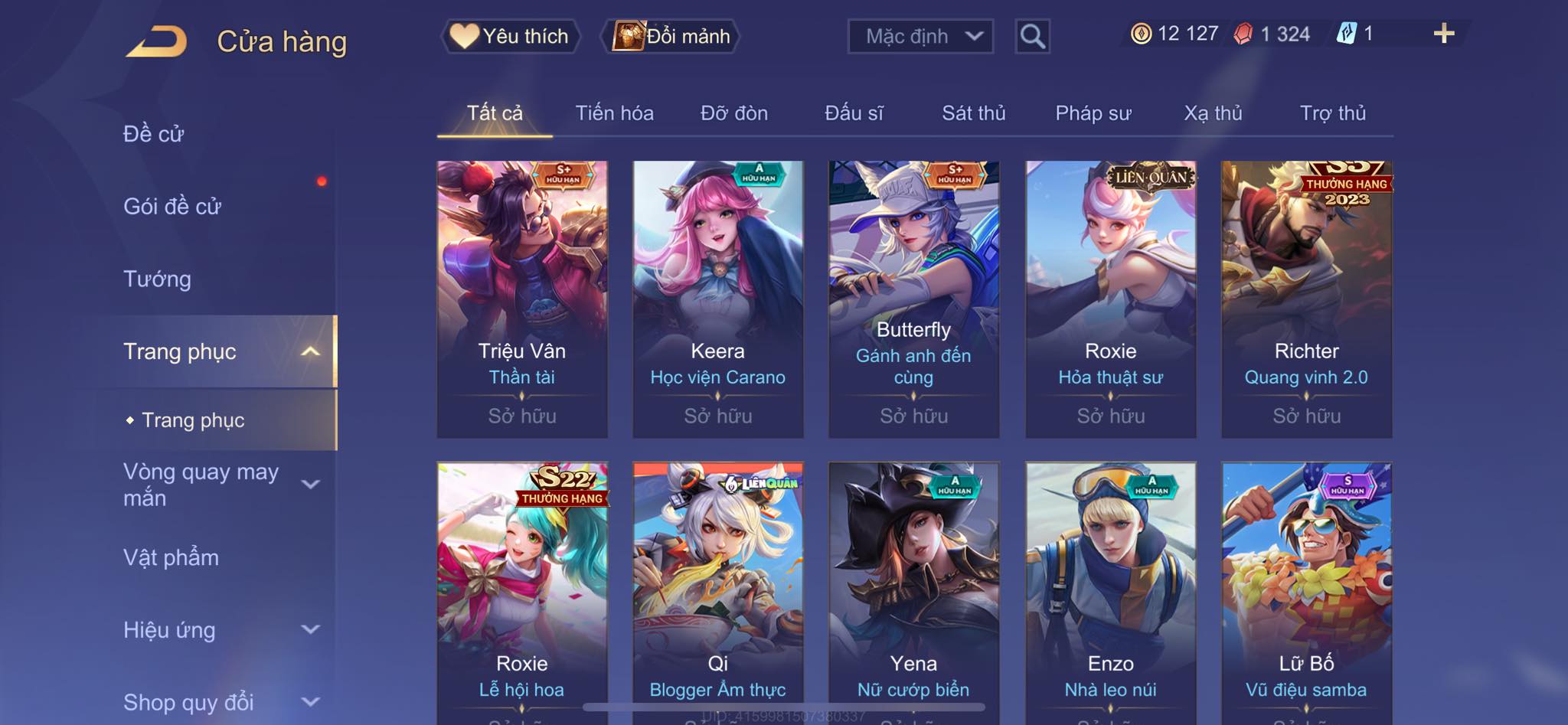Click the magnifying glass search button
Screen dimensions: 1568x725
point(1032,36)
